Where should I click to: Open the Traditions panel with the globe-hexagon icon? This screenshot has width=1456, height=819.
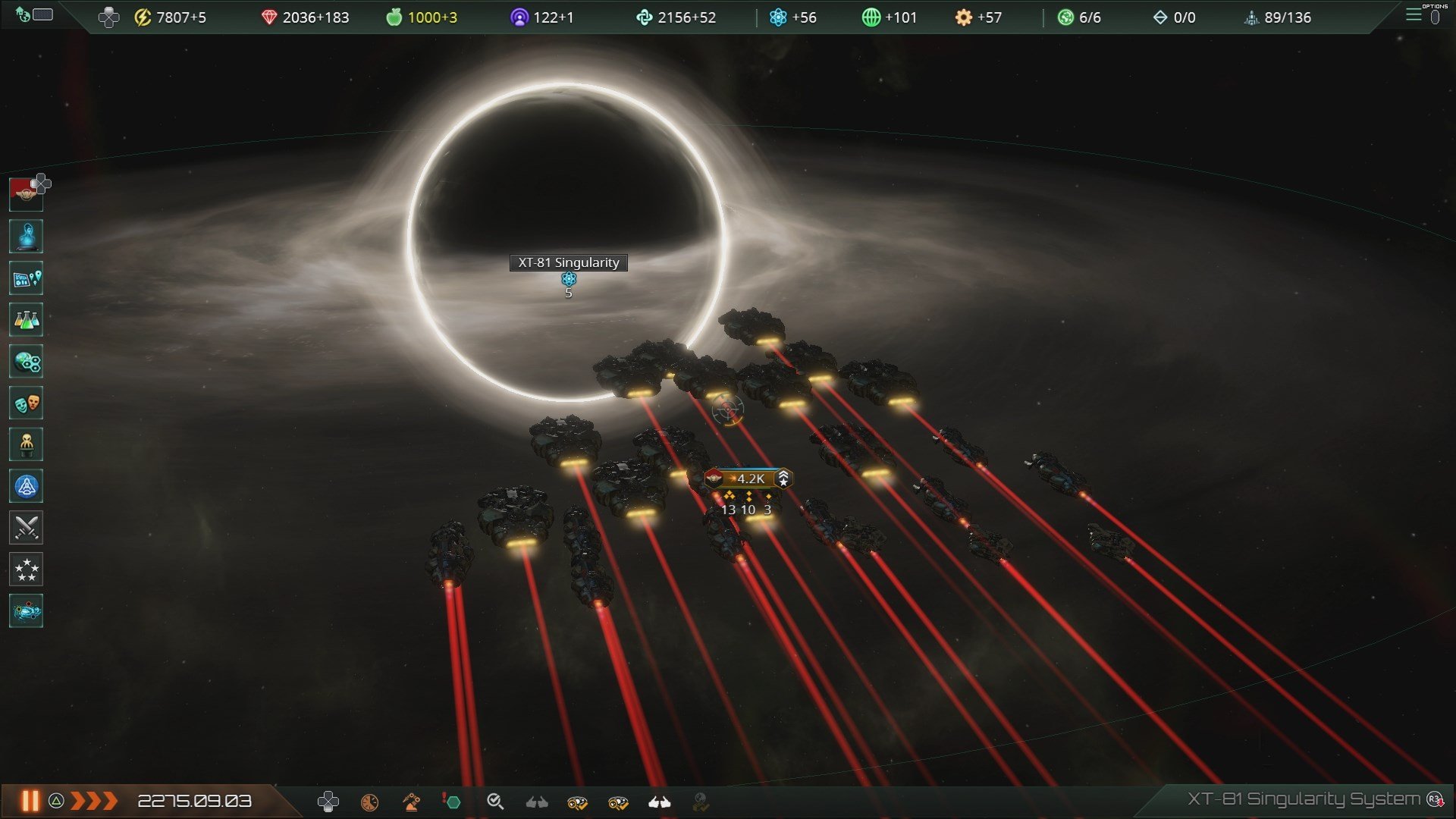(x=26, y=362)
